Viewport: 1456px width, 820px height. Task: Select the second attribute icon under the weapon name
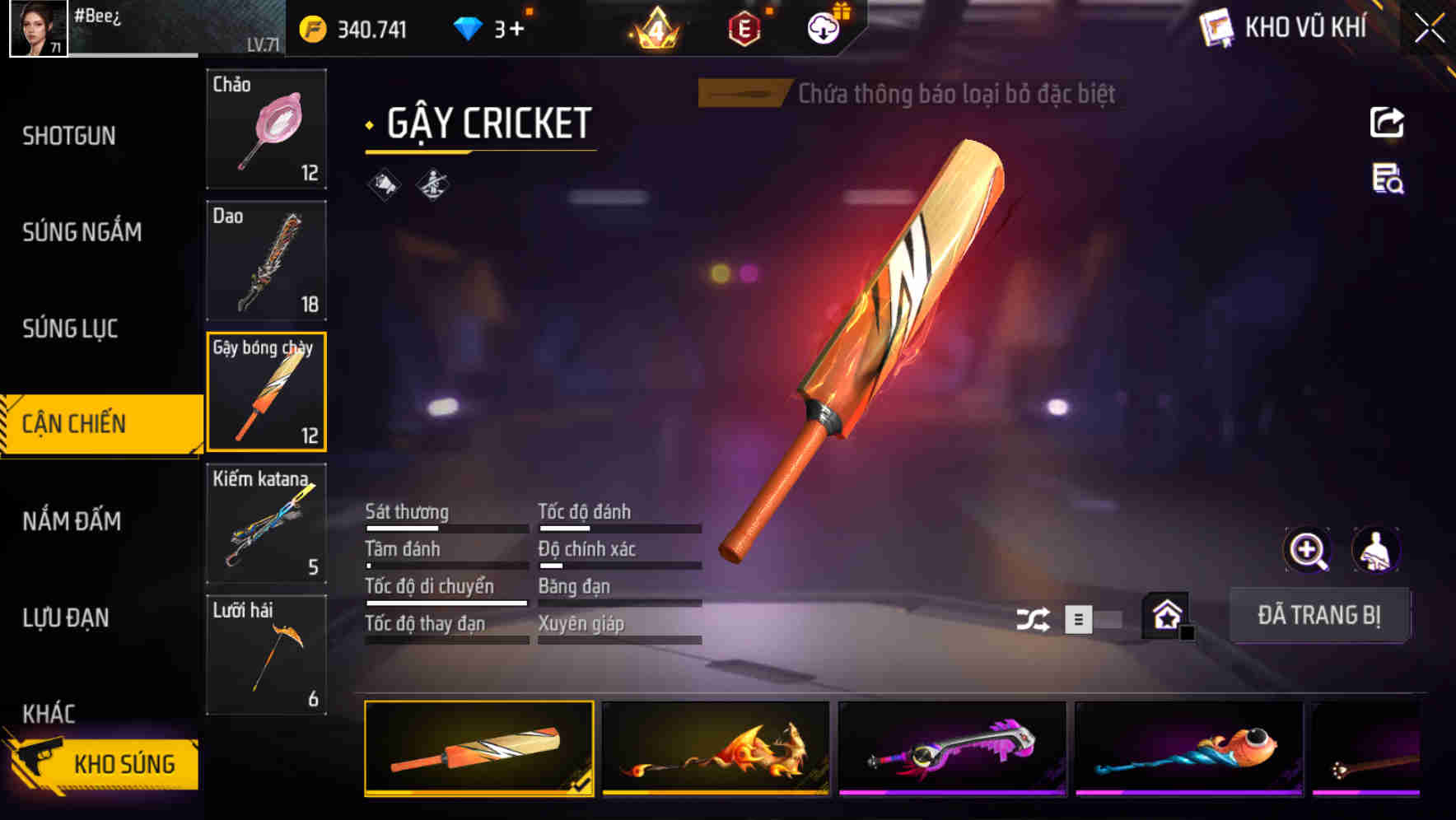tap(432, 185)
